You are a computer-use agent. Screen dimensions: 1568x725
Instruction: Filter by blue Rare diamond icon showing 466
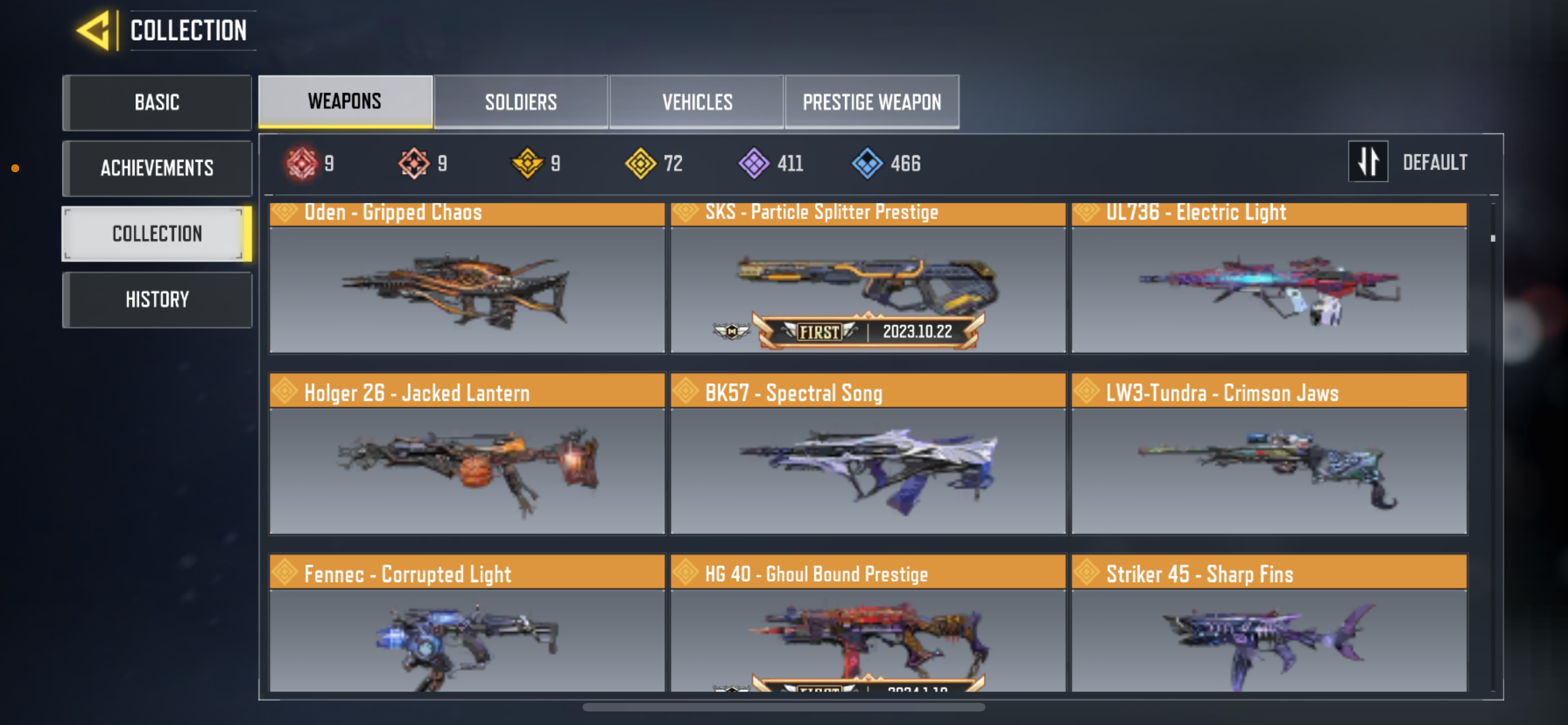pyautogui.click(x=869, y=162)
